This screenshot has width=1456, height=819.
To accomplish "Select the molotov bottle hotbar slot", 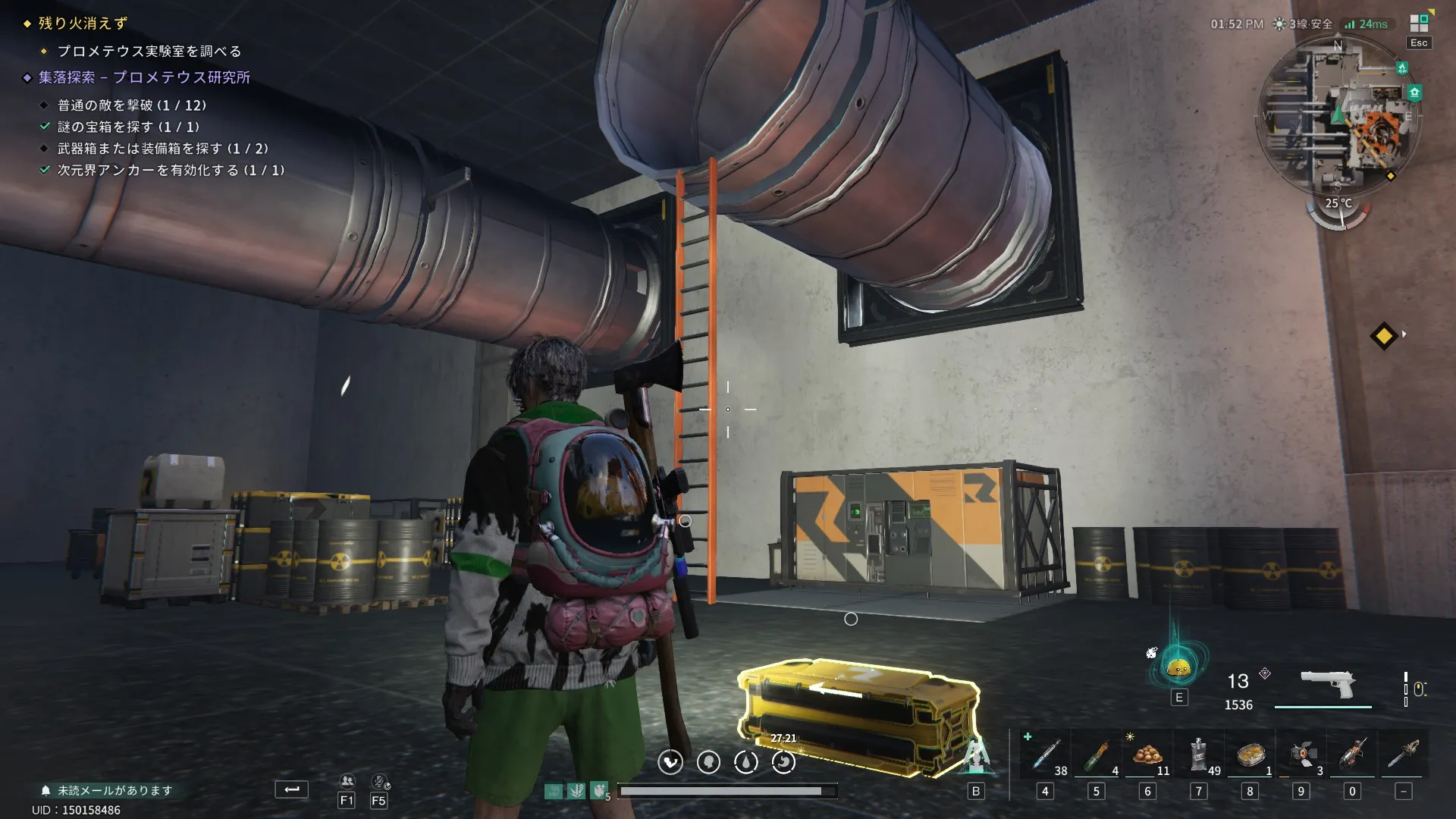I will coord(1096,755).
